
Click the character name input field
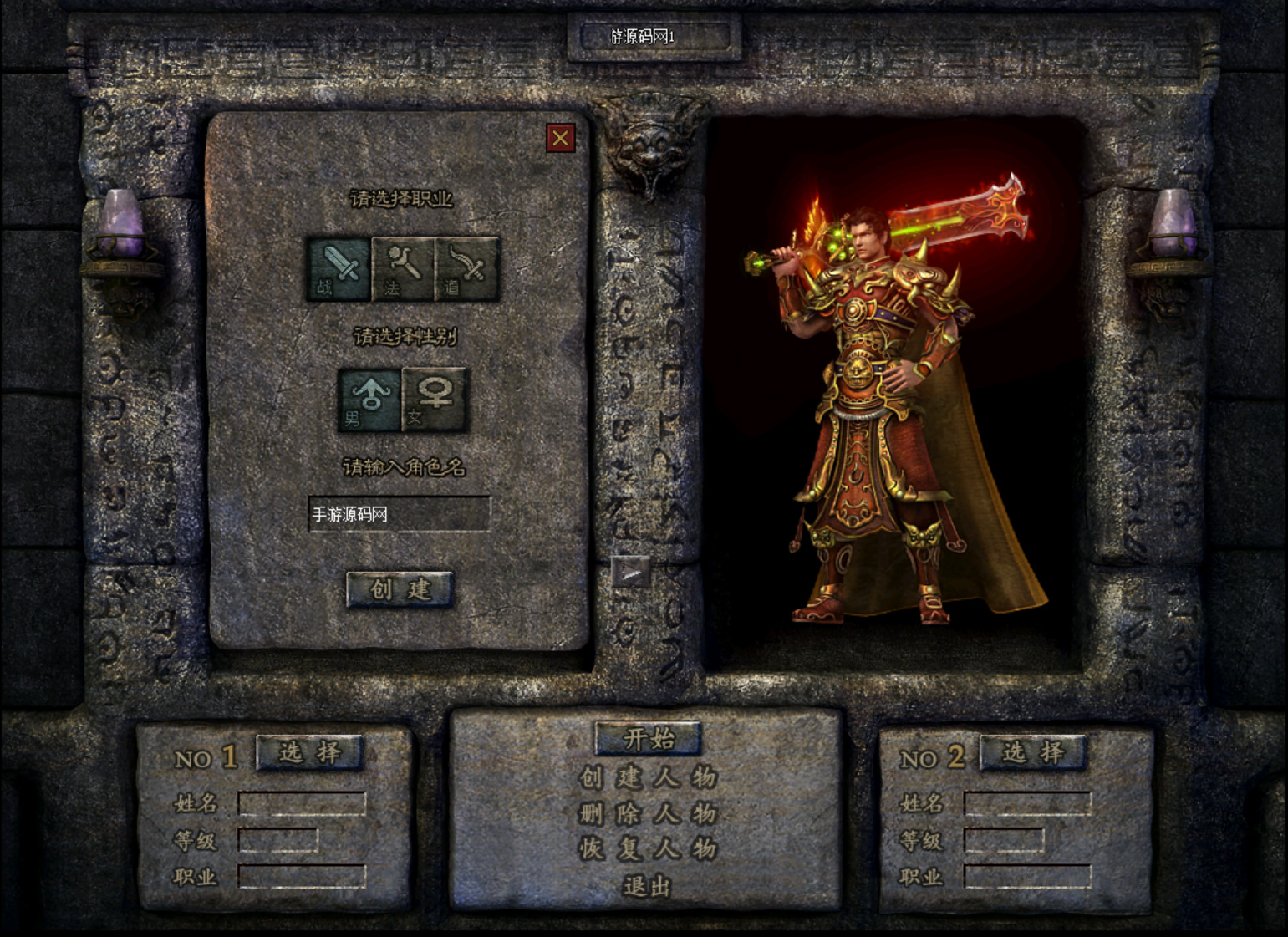tap(399, 514)
